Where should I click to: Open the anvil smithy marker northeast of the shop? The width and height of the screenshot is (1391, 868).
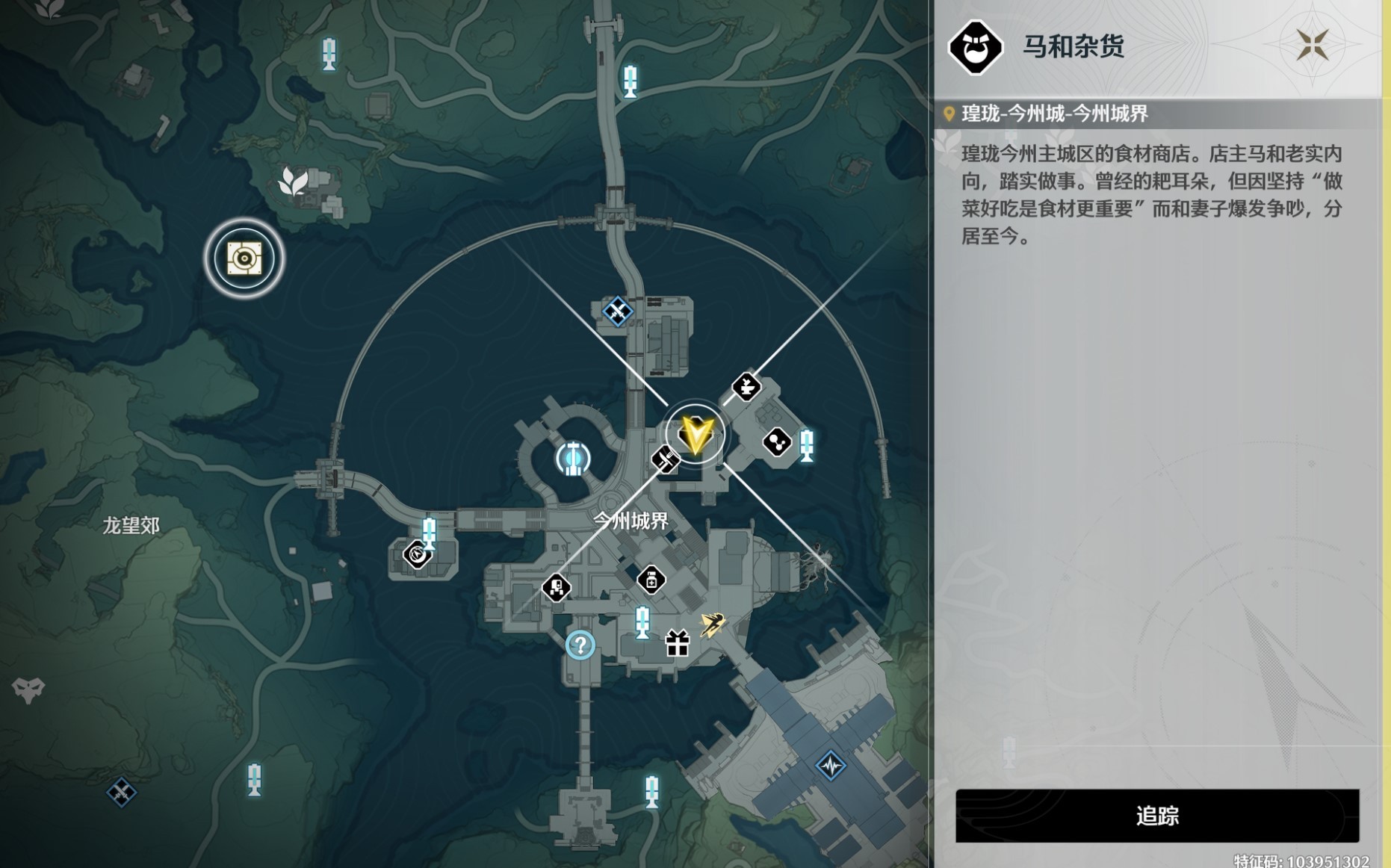(746, 387)
